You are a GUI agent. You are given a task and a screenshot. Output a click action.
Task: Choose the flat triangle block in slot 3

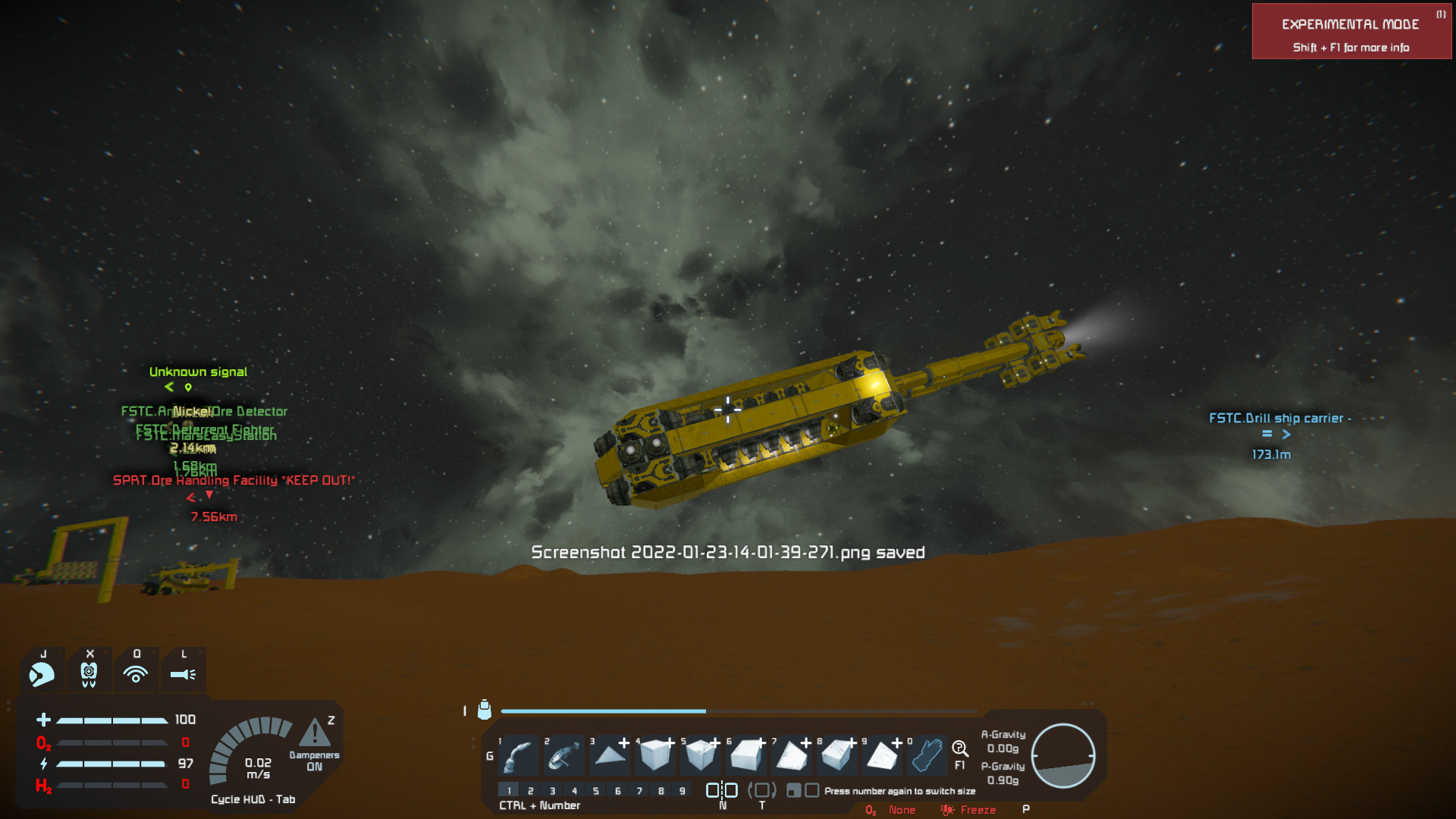pyautogui.click(x=610, y=755)
